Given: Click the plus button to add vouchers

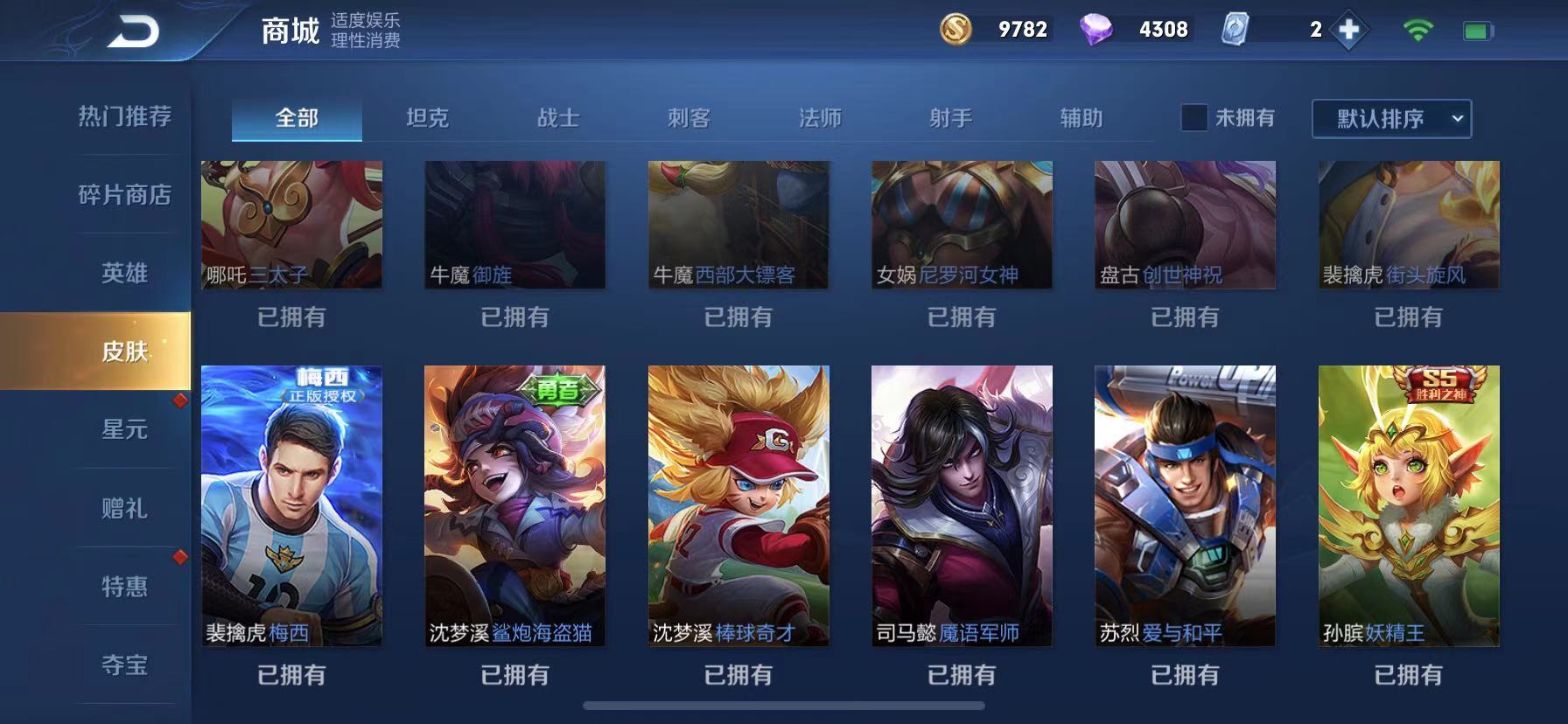Looking at the screenshot, I should pyautogui.click(x=1347, y=30).
